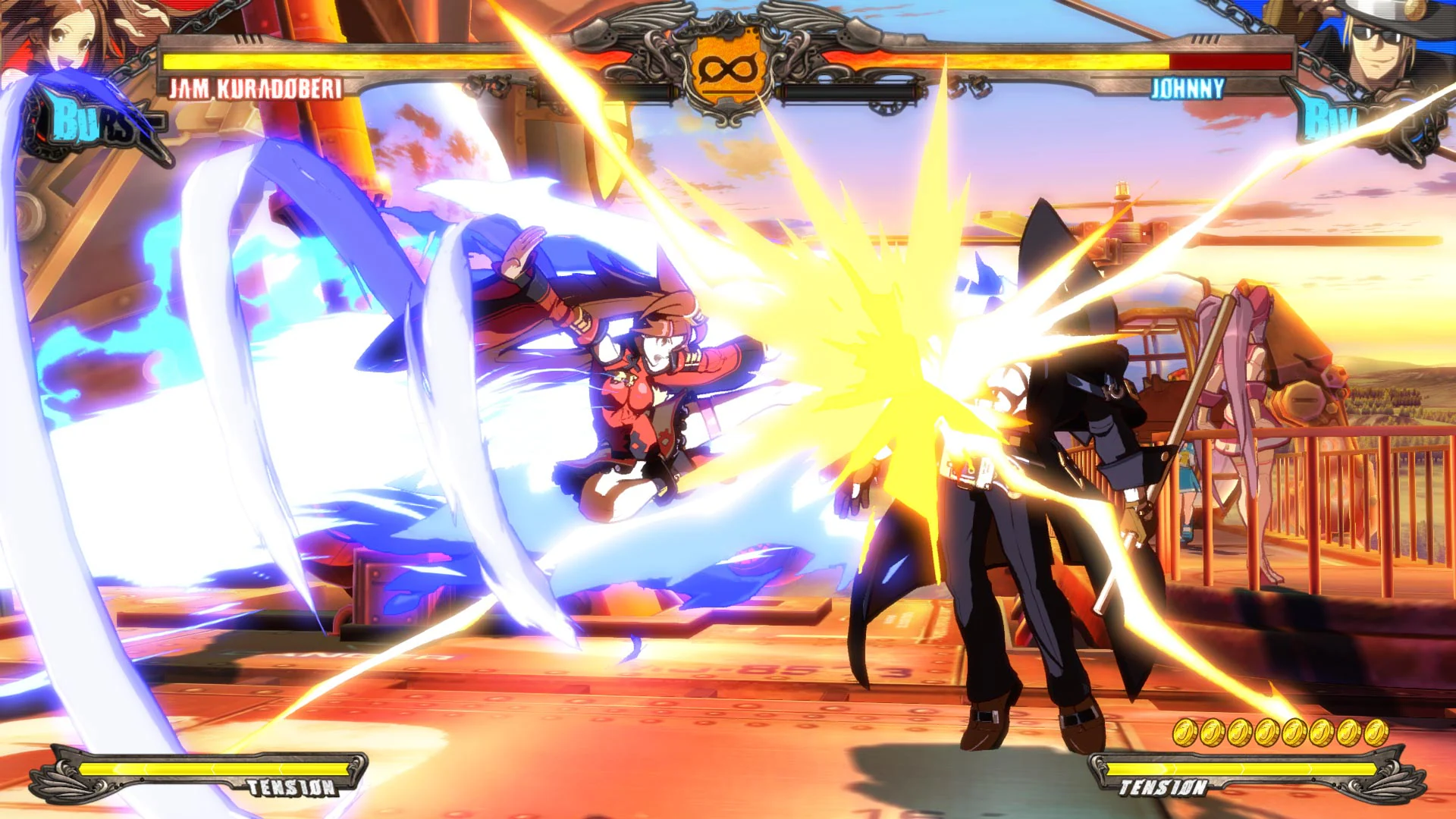The image size is (1456, 819).
Task: Select the JOHNNY name plate
Action: 1188,89
